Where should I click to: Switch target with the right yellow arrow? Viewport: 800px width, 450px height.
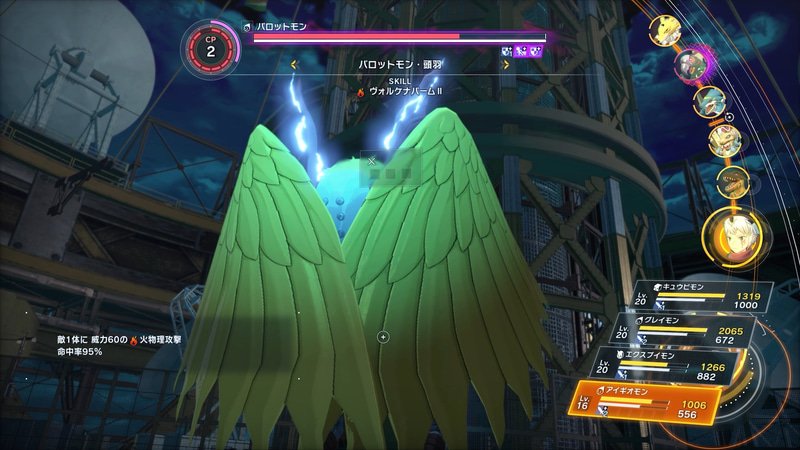tap(506, 65)
